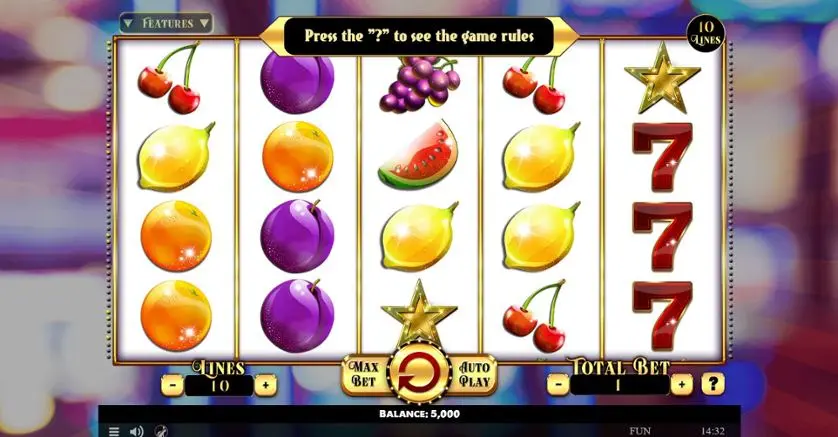Open the hamburger menu in the bottom bar
Viewport: 838px width, 437px height.
point(114,431)
